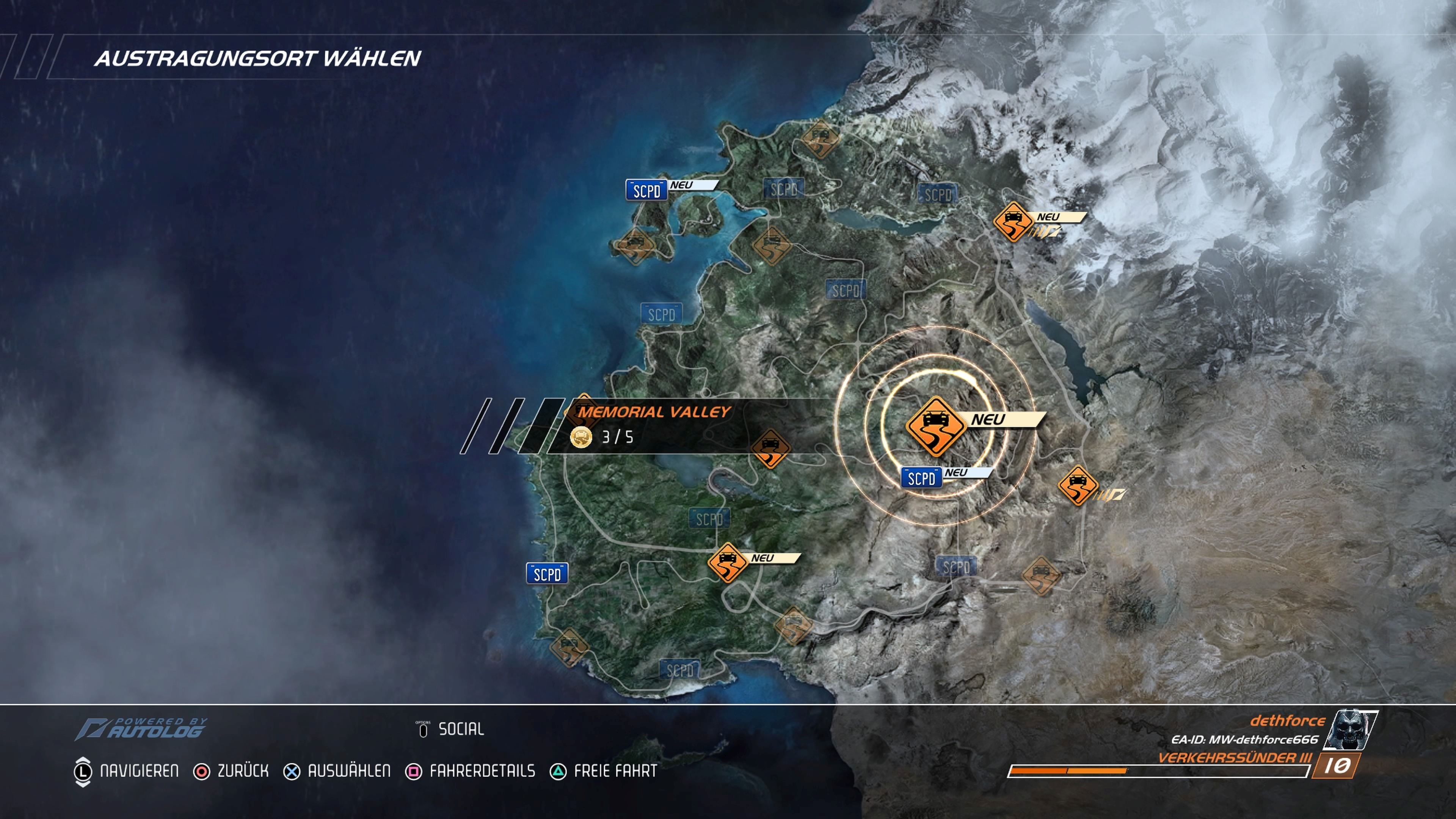Choose the NEU SCPD event inside the selection rings
This screenshot has height=819, width=1456.
click(x=921, y=478)
